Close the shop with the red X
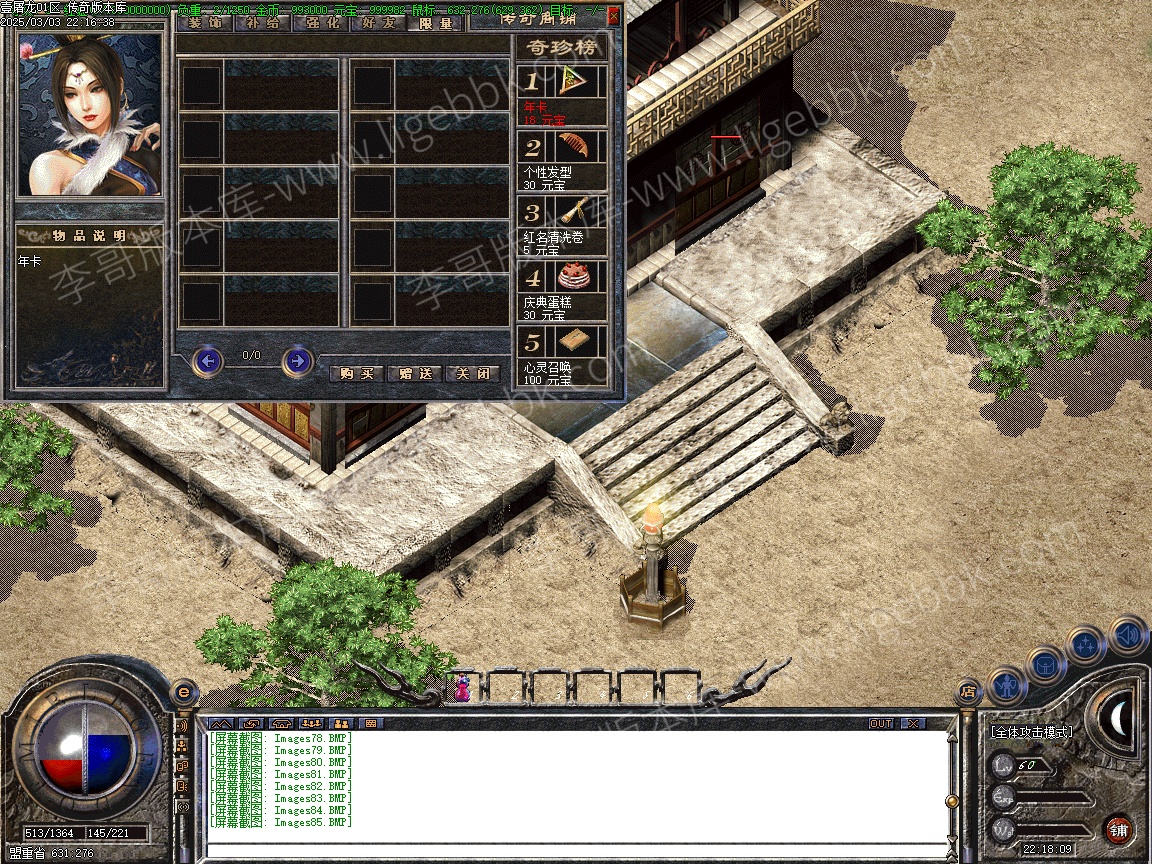Screen dimensions: 1152x864 coord(613,16)
